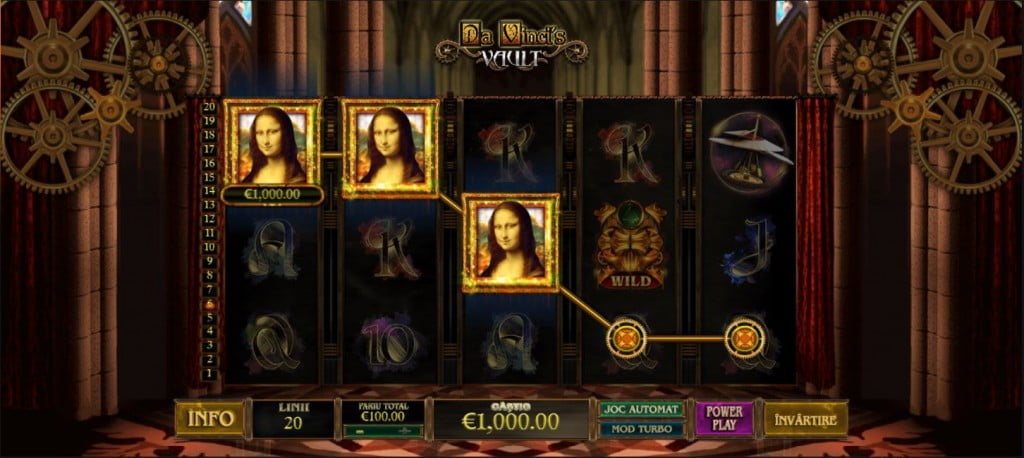Toggle Mod Turbo
The width and height of the screenshot is (1024, 458).
pos(641,428)
